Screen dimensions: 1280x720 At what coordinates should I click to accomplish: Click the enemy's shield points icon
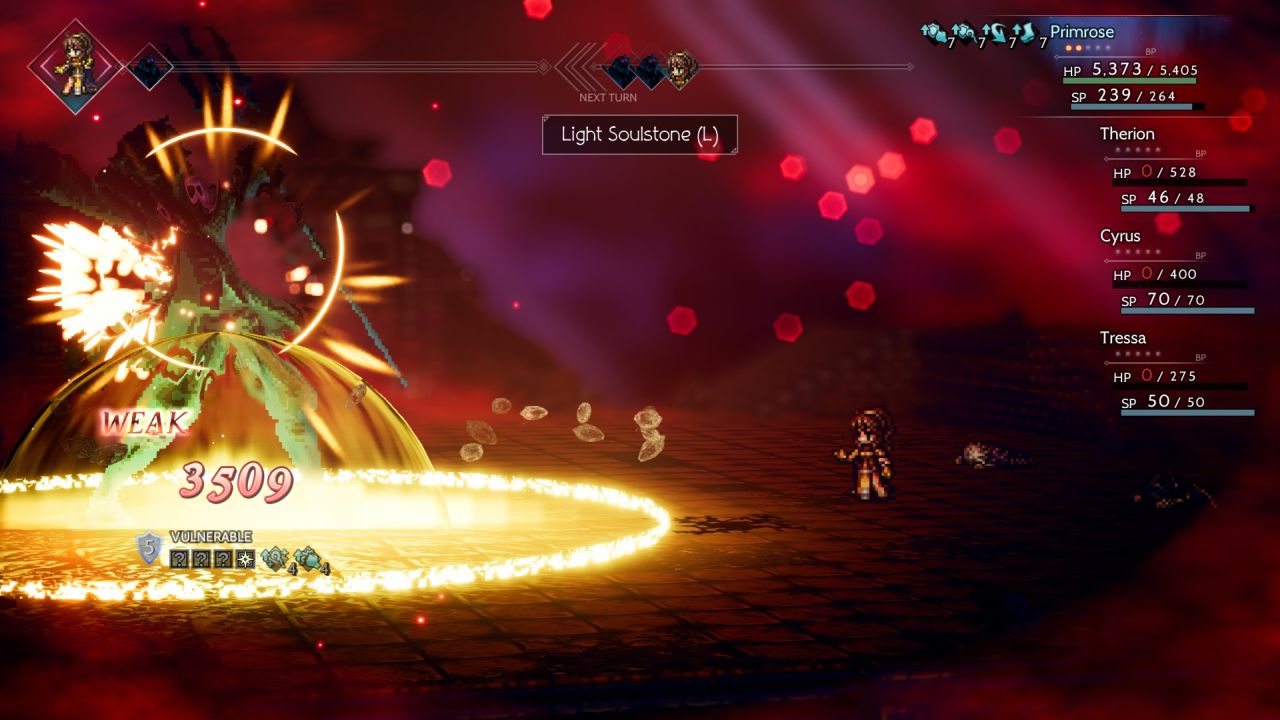[149, 548]
